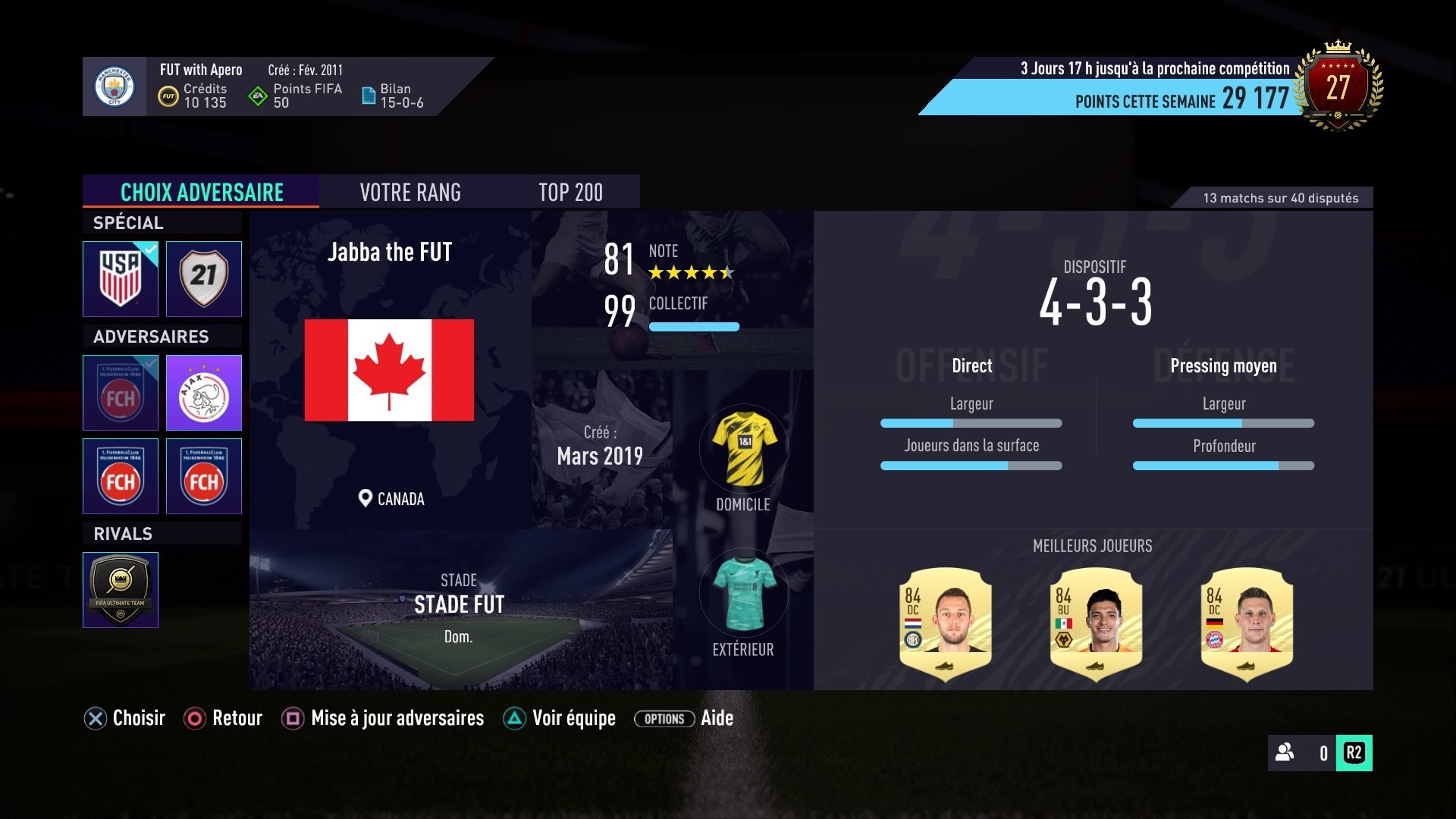This screenshot has height=819, width=1456.
Task: Click the level 27 competition badge
Action: point(1337,86)
